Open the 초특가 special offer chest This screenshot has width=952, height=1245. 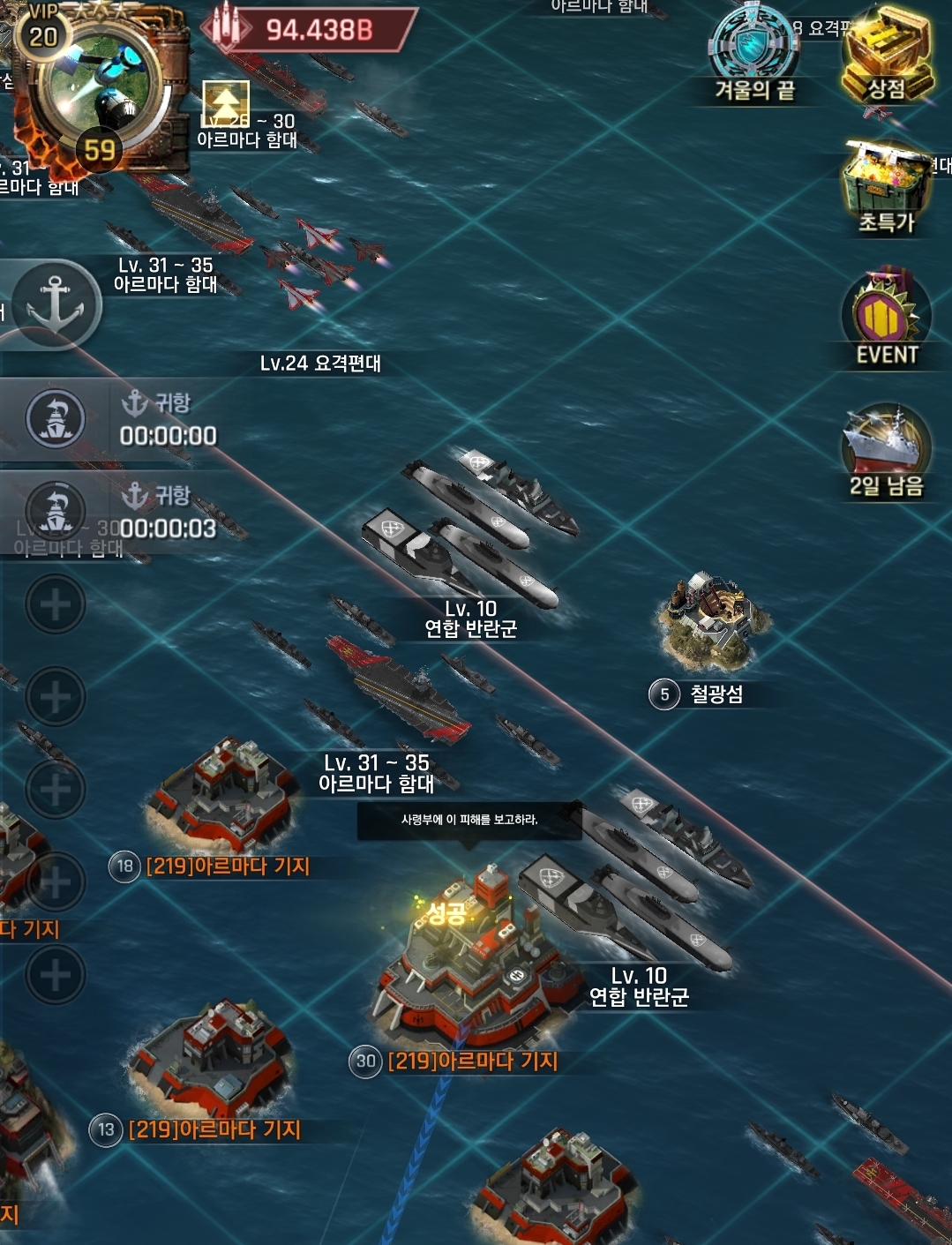pos(886,187)
